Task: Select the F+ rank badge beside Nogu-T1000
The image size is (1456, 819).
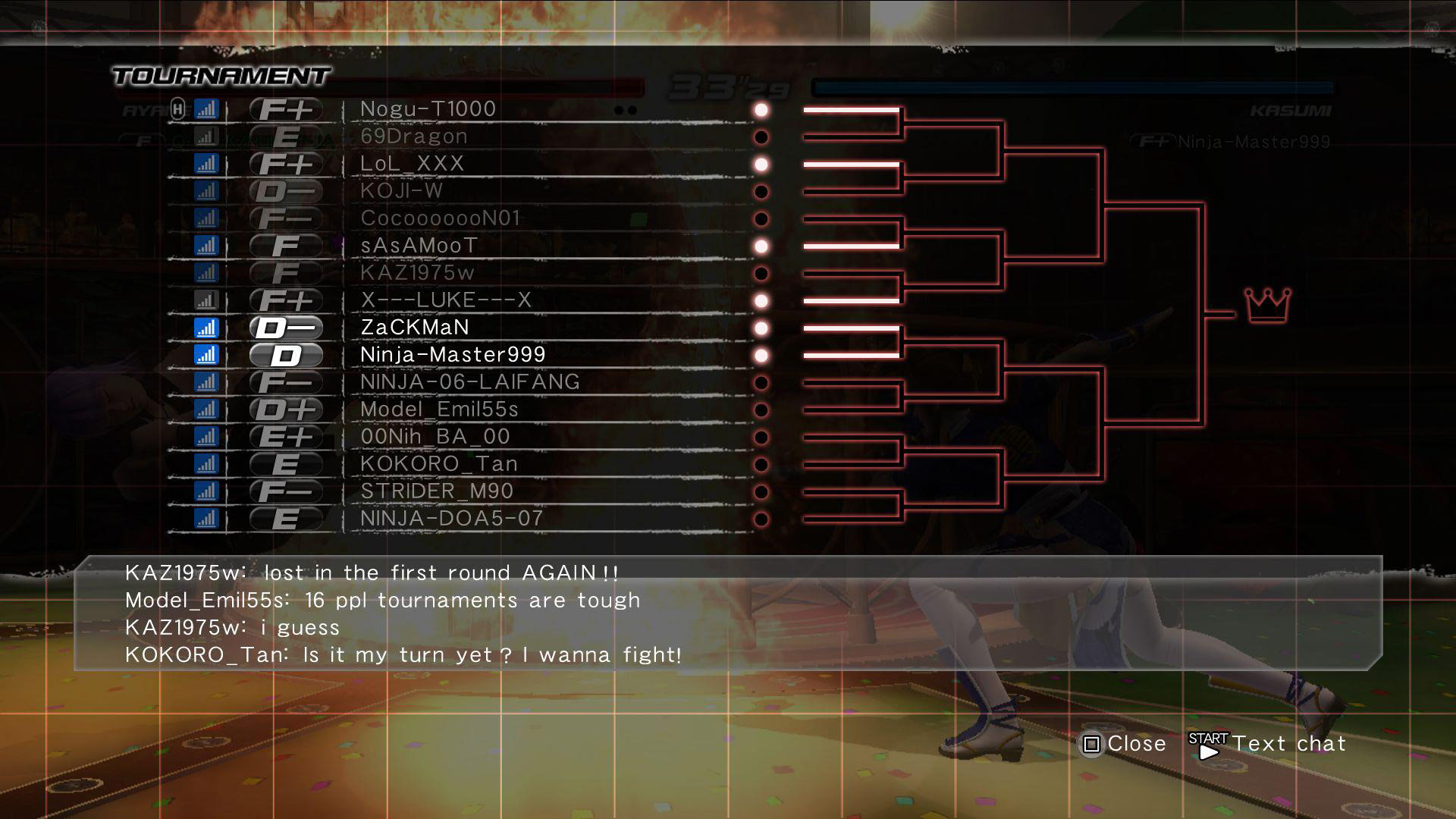Action: click(284, 108)
